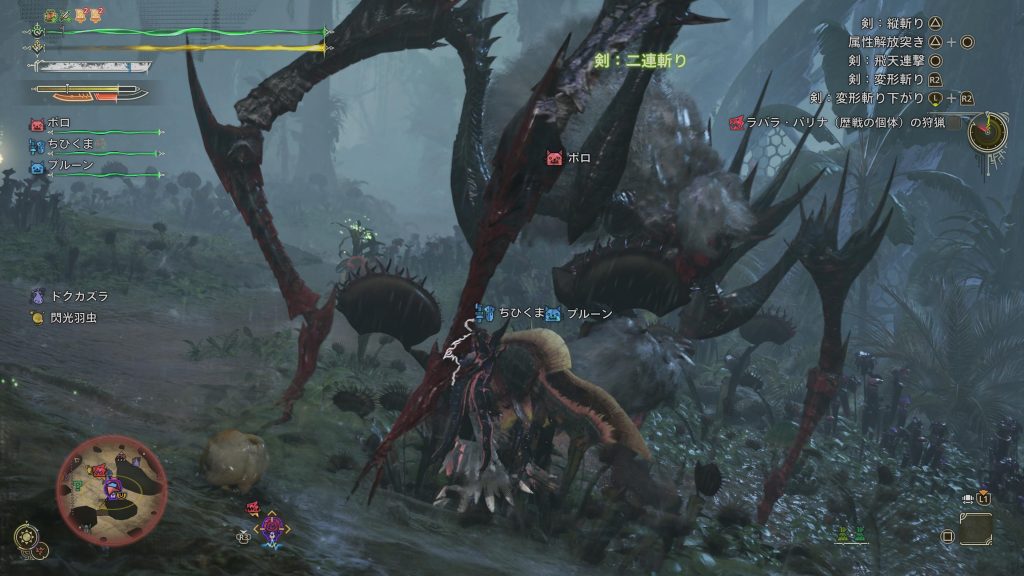
Task: Click the sharpness gauge sword icon
Action: point(92,66)
